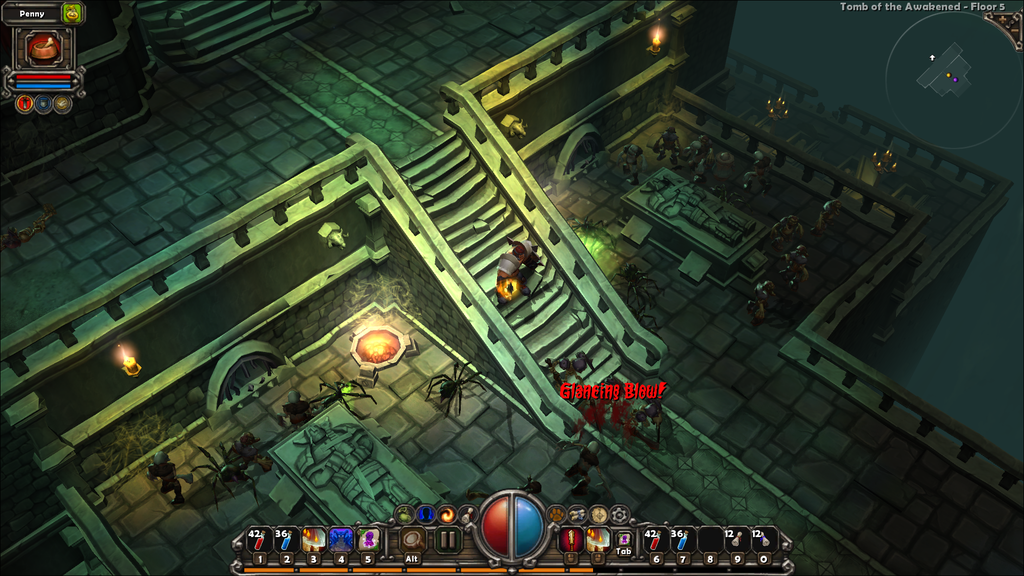Open pet Penny's inventory bag

[72, 13]
